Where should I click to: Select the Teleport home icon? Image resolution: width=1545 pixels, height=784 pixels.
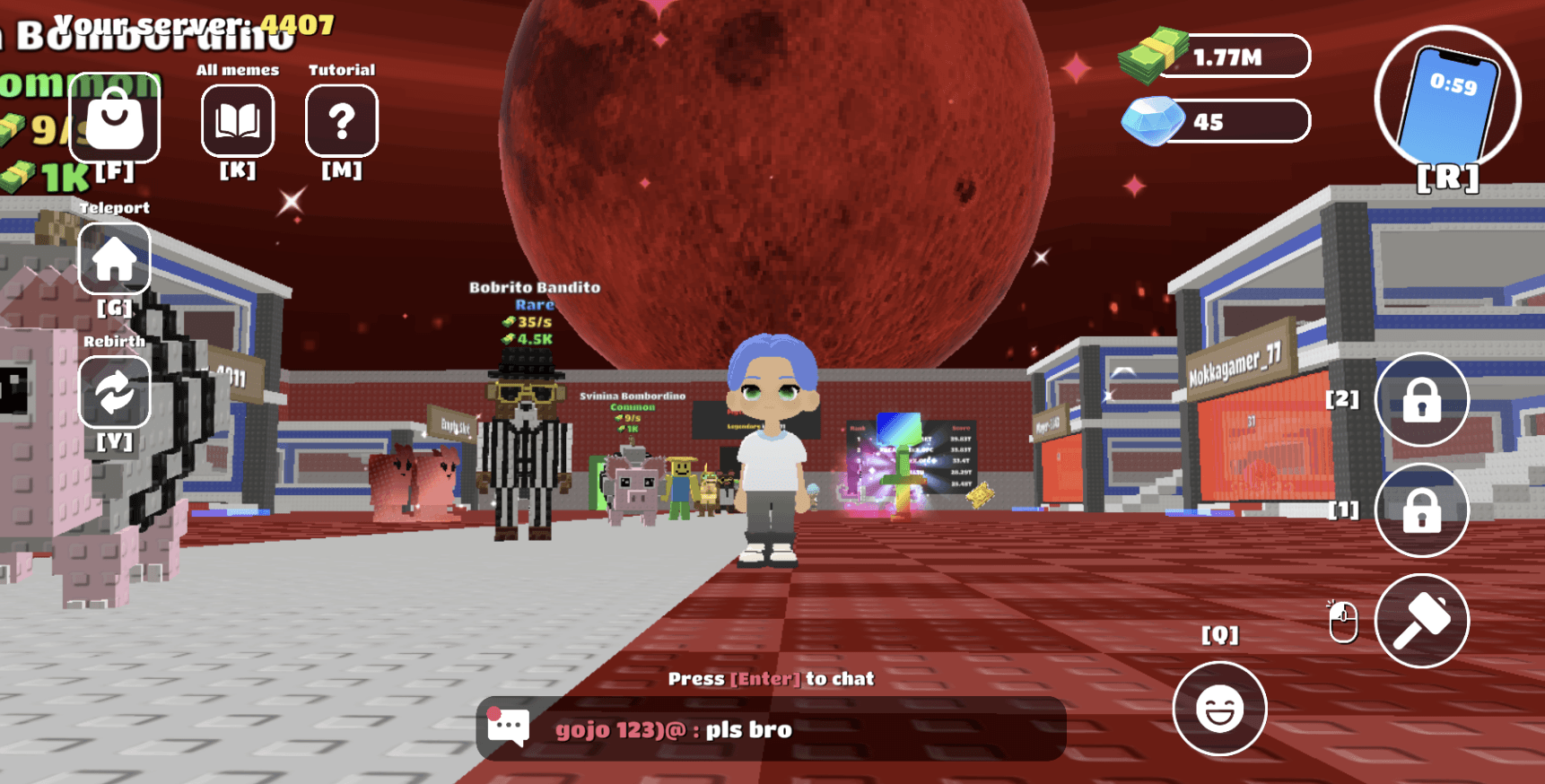coord(114,258)
